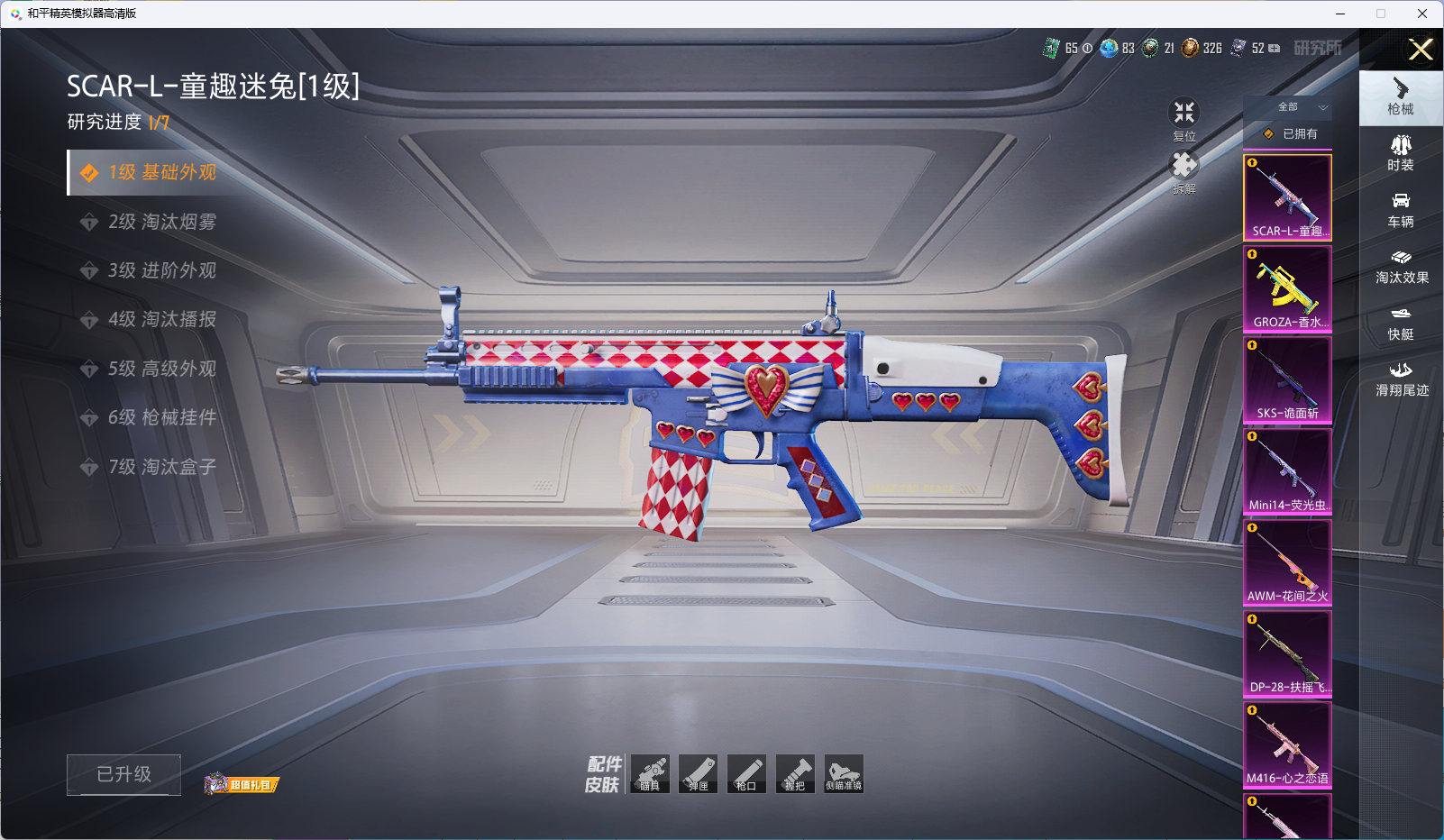Switch to the 时装 (outfits) category
This screenshot has height=840, width=1444.
tap(1401, 152)
